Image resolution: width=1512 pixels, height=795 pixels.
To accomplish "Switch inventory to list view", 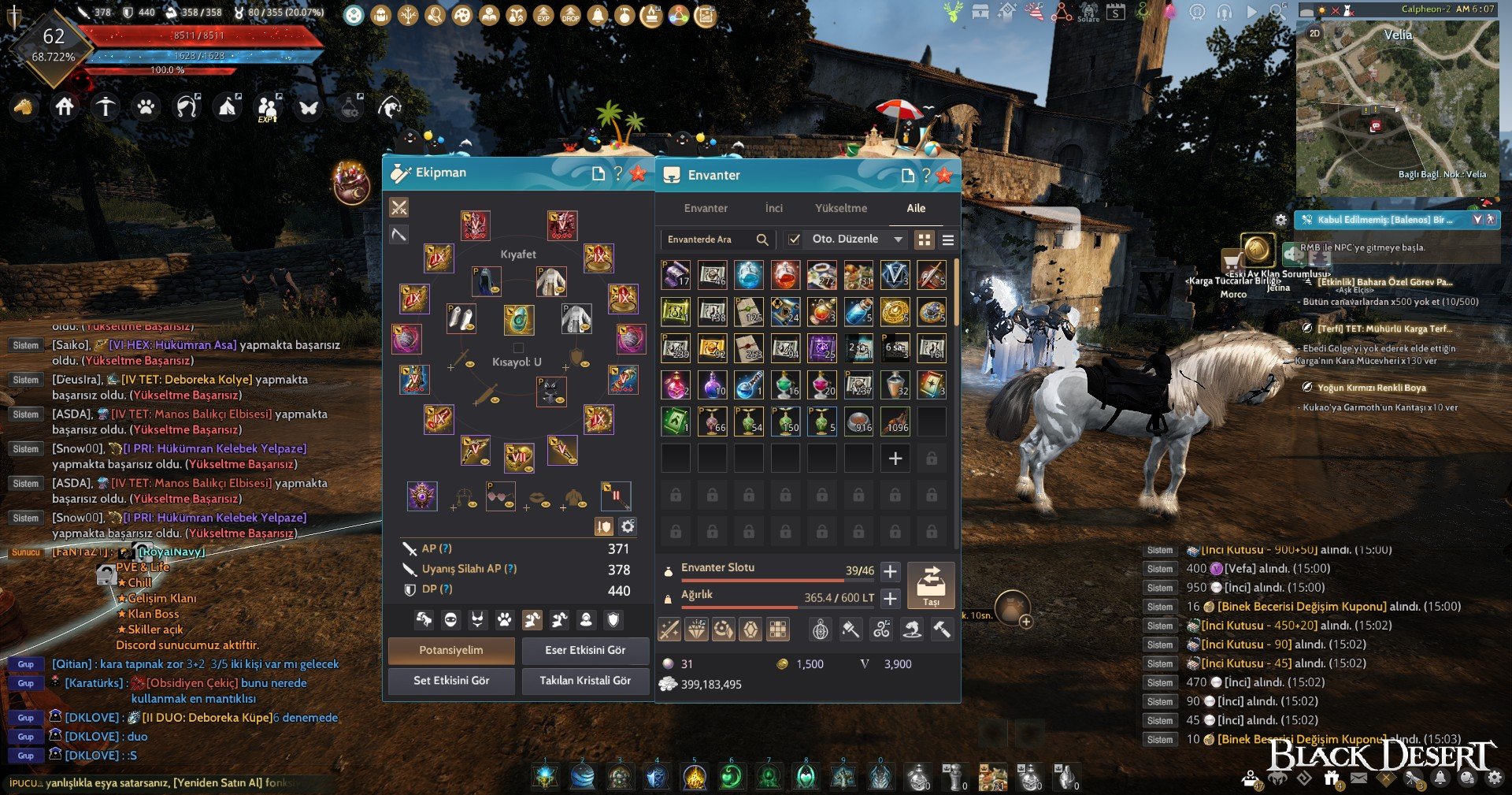I will pyautogui.click(x=948, y=240).
